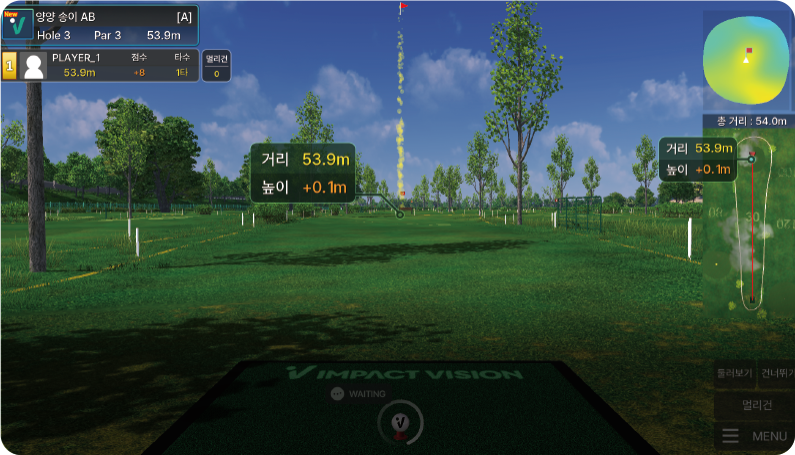Use the 멀리건 (mulligan) button
795x455 pixels.
point(754,405)
